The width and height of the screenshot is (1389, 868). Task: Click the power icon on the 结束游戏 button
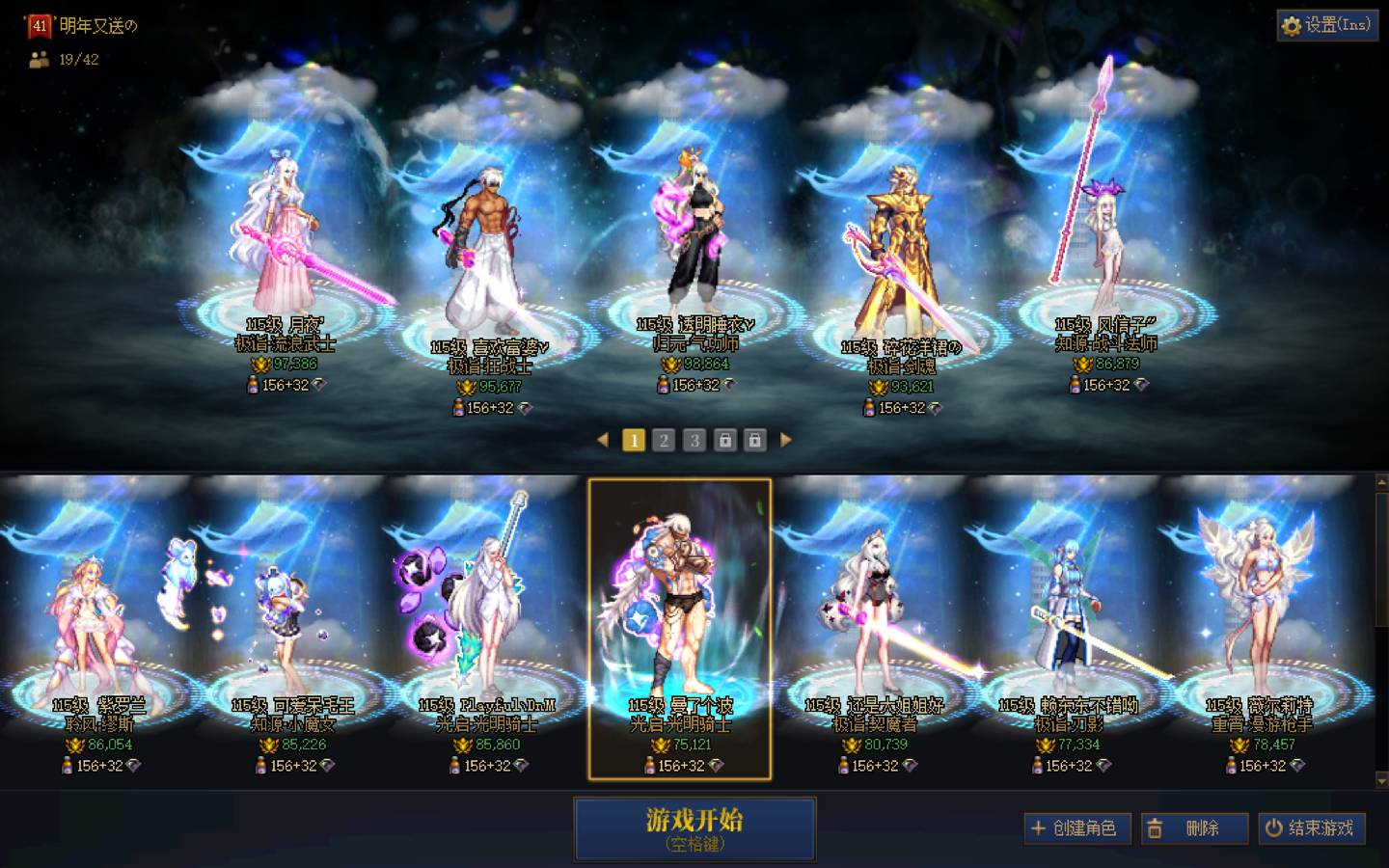[1272, 828]
